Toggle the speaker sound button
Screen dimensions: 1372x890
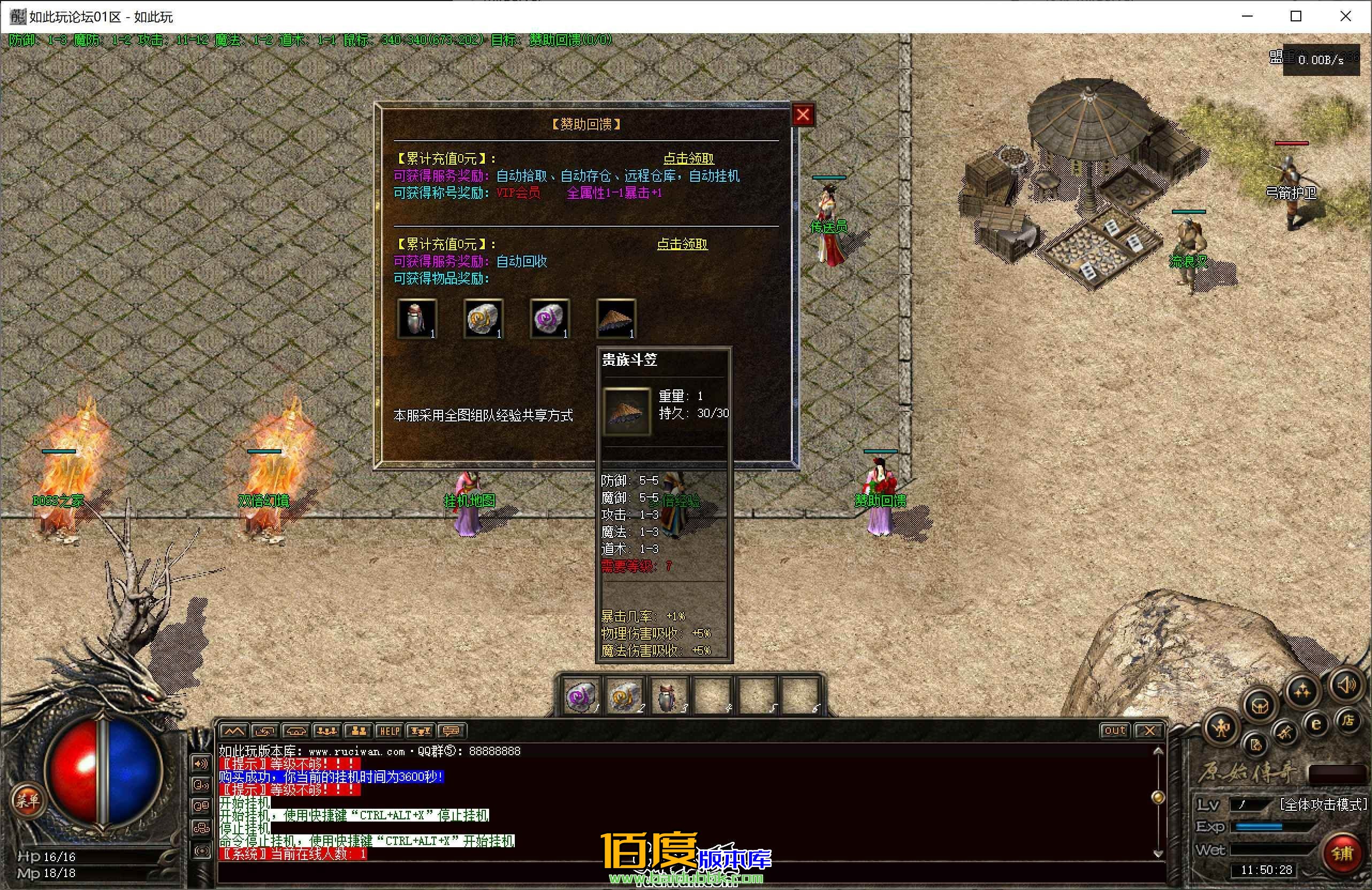(1347, 685)
